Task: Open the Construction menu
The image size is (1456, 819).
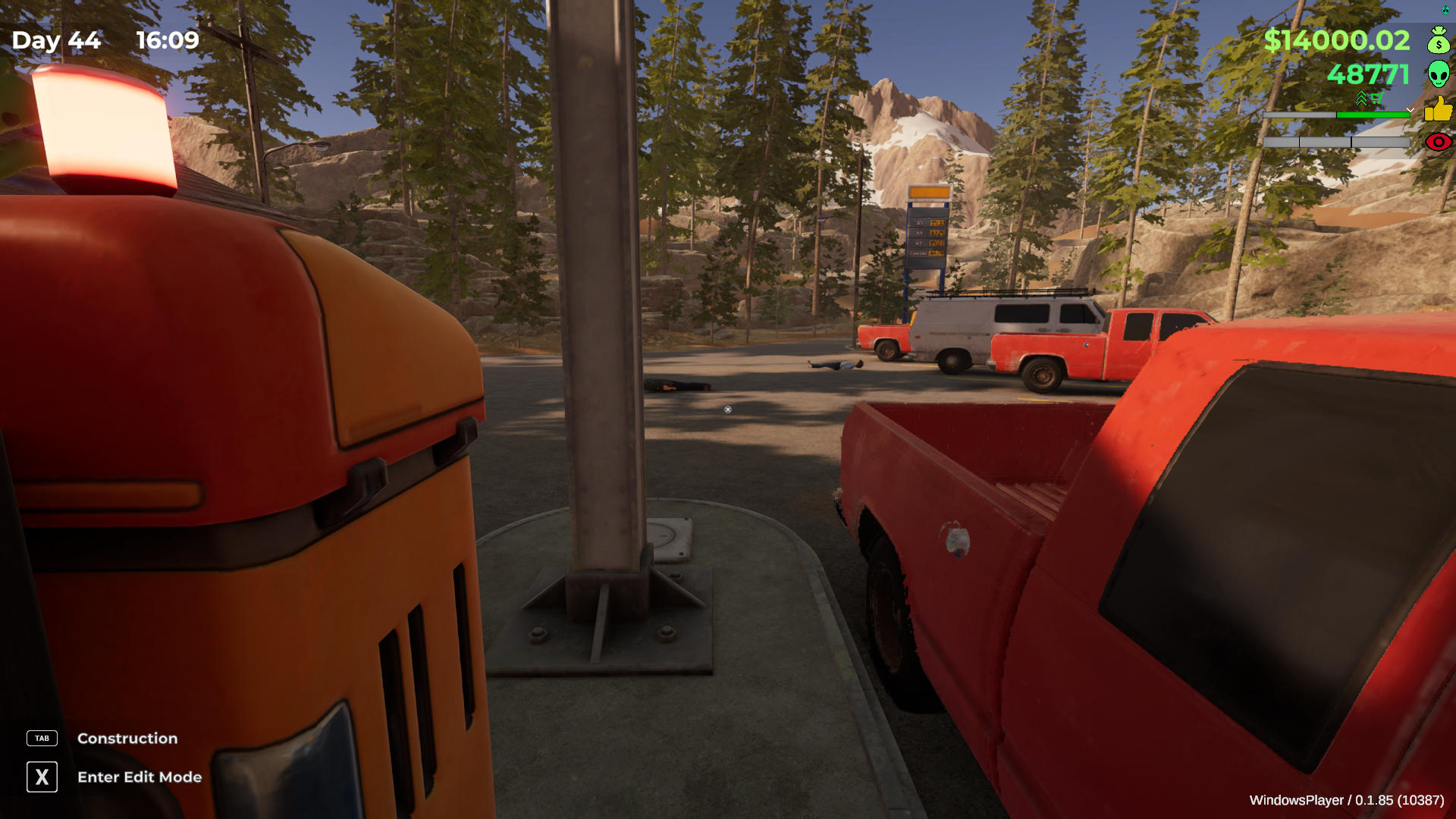Action: tap(127, 738)
